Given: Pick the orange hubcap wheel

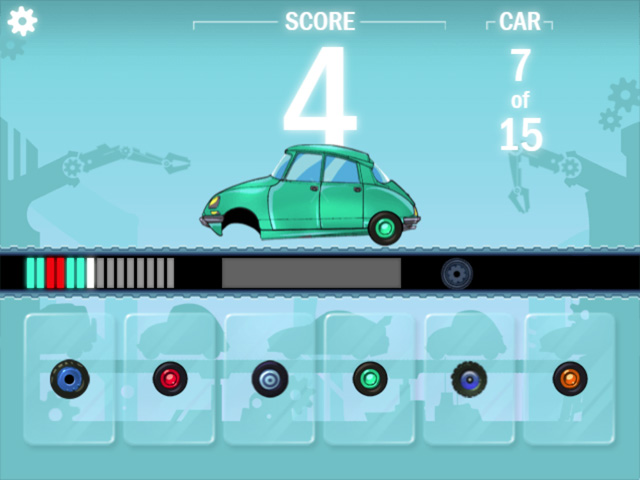Looking at the screenshot, I should [x=570, y=378].
